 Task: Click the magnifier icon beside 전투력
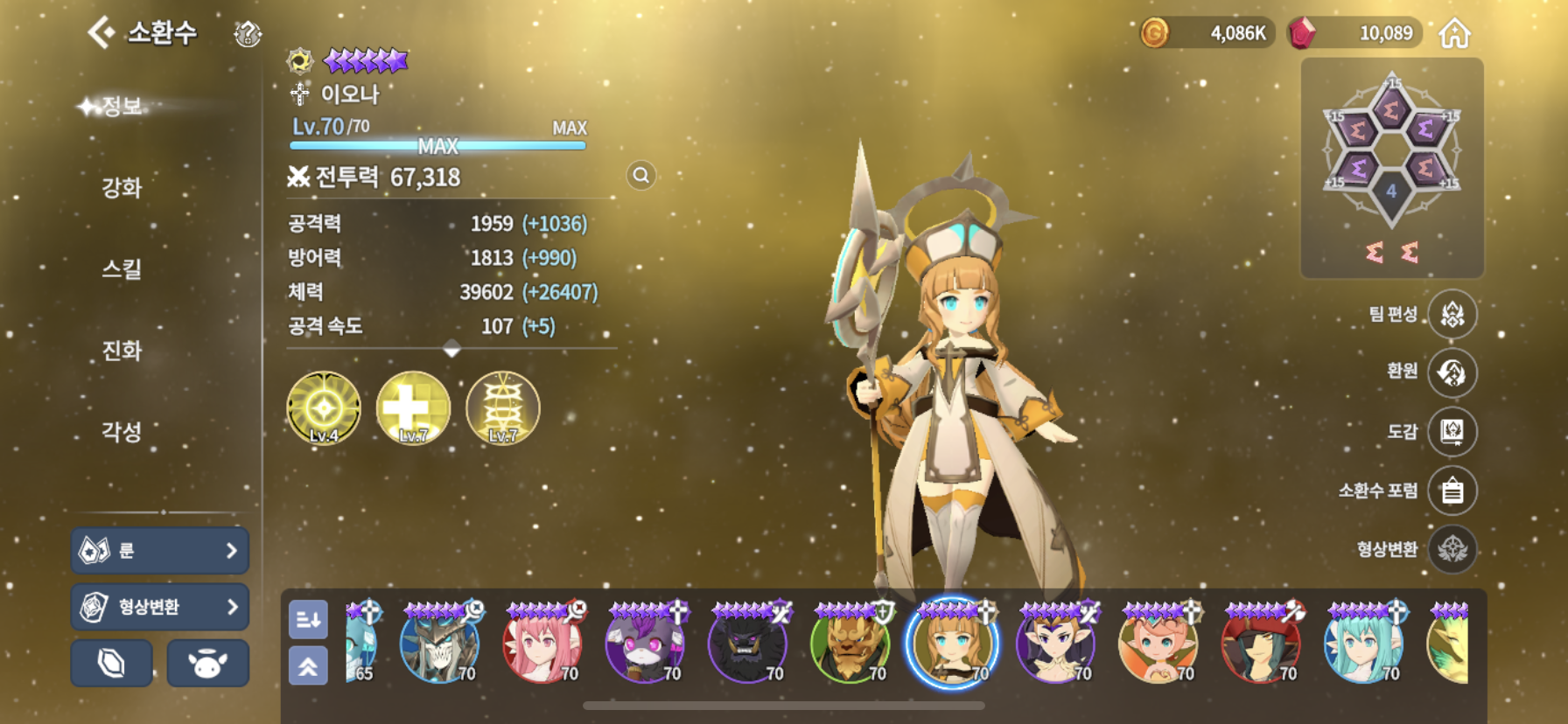pyautogui.click(x=641, y=176)
